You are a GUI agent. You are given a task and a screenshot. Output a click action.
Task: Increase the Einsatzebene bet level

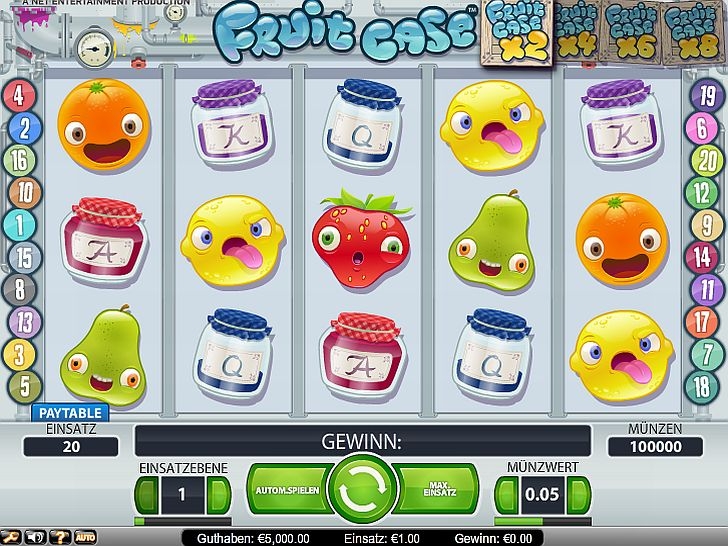tap(219, 494)
